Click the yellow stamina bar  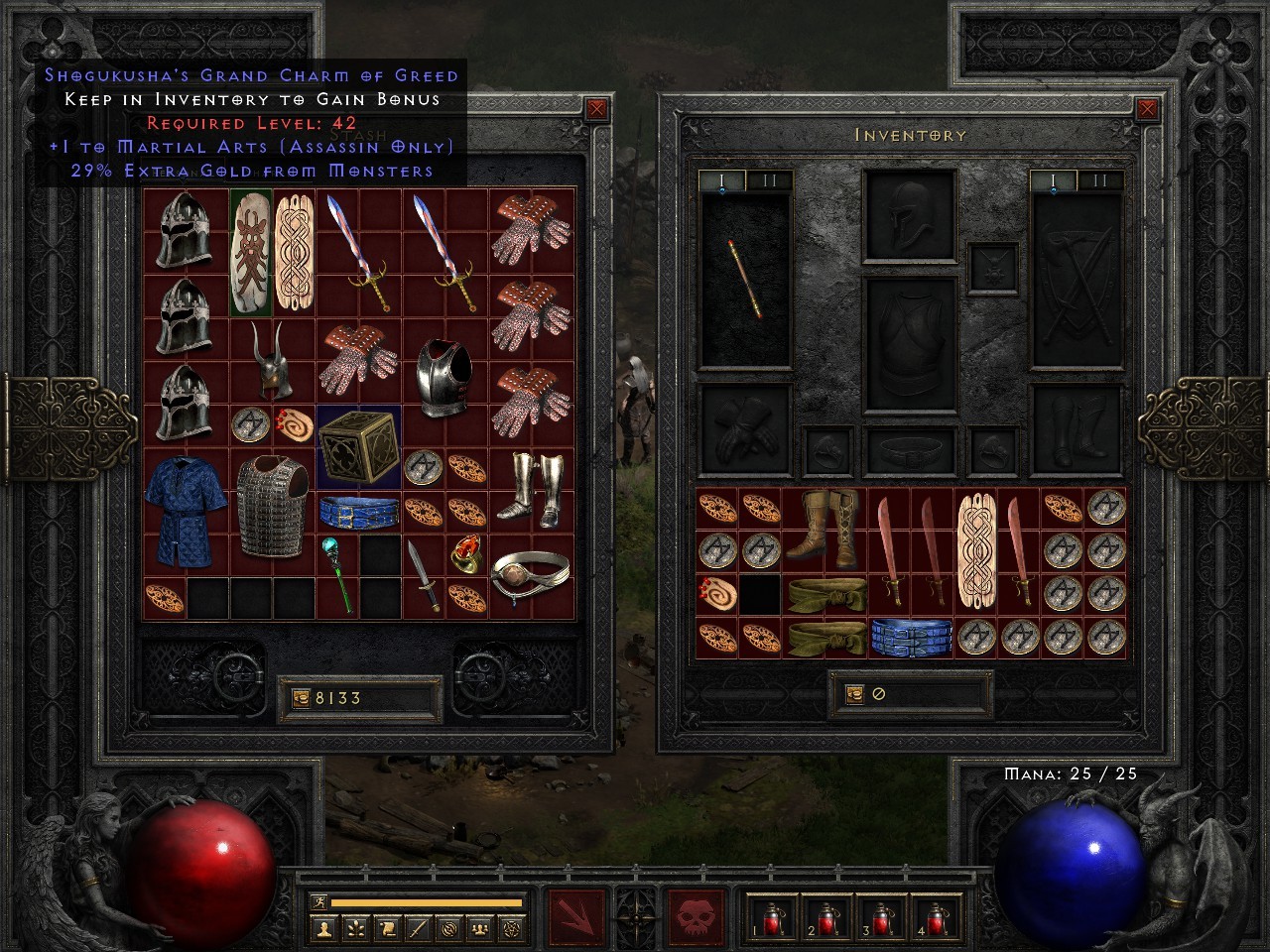click(427, 901)
